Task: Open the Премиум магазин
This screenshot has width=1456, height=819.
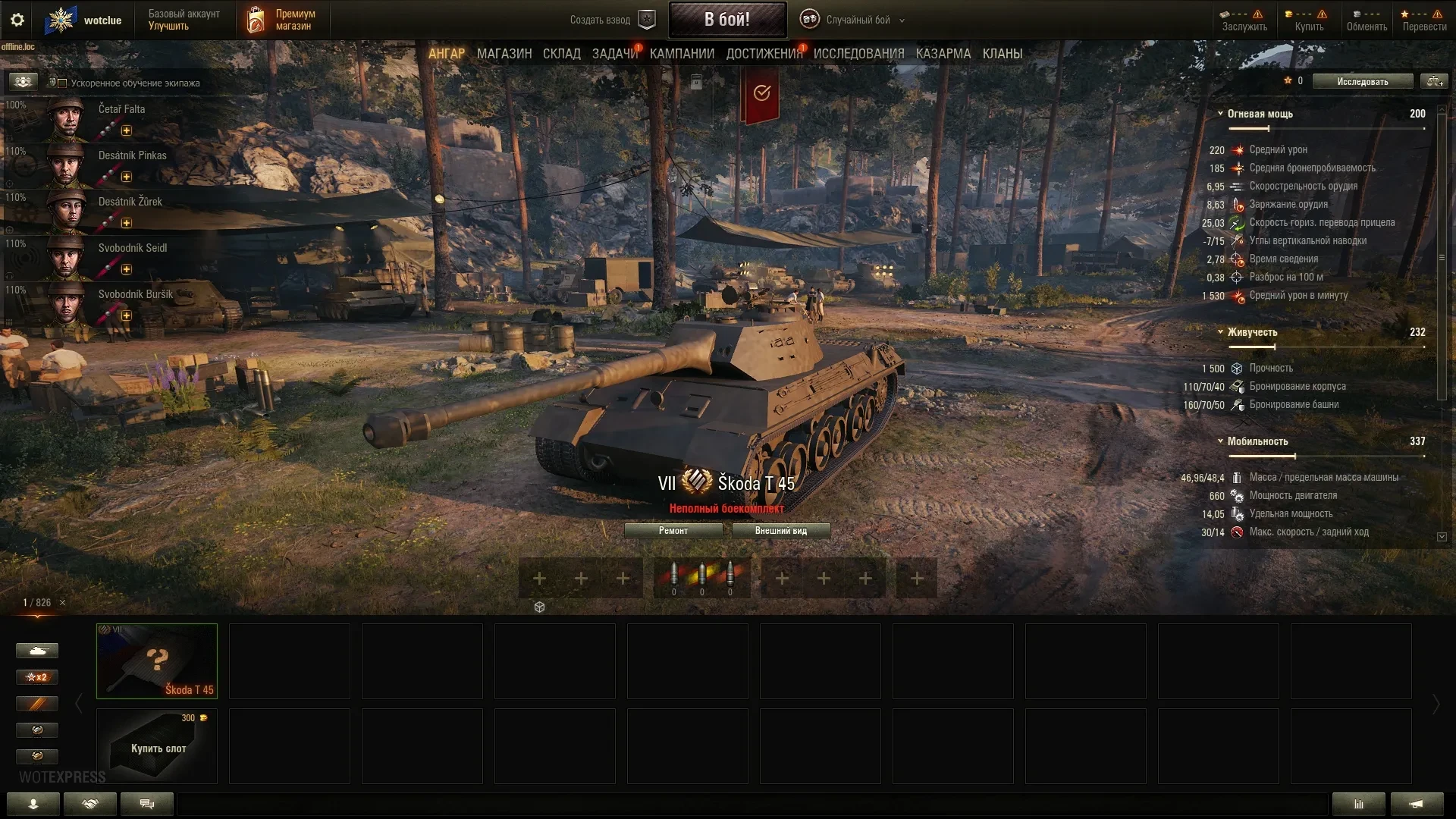Action: coord(281,20)
